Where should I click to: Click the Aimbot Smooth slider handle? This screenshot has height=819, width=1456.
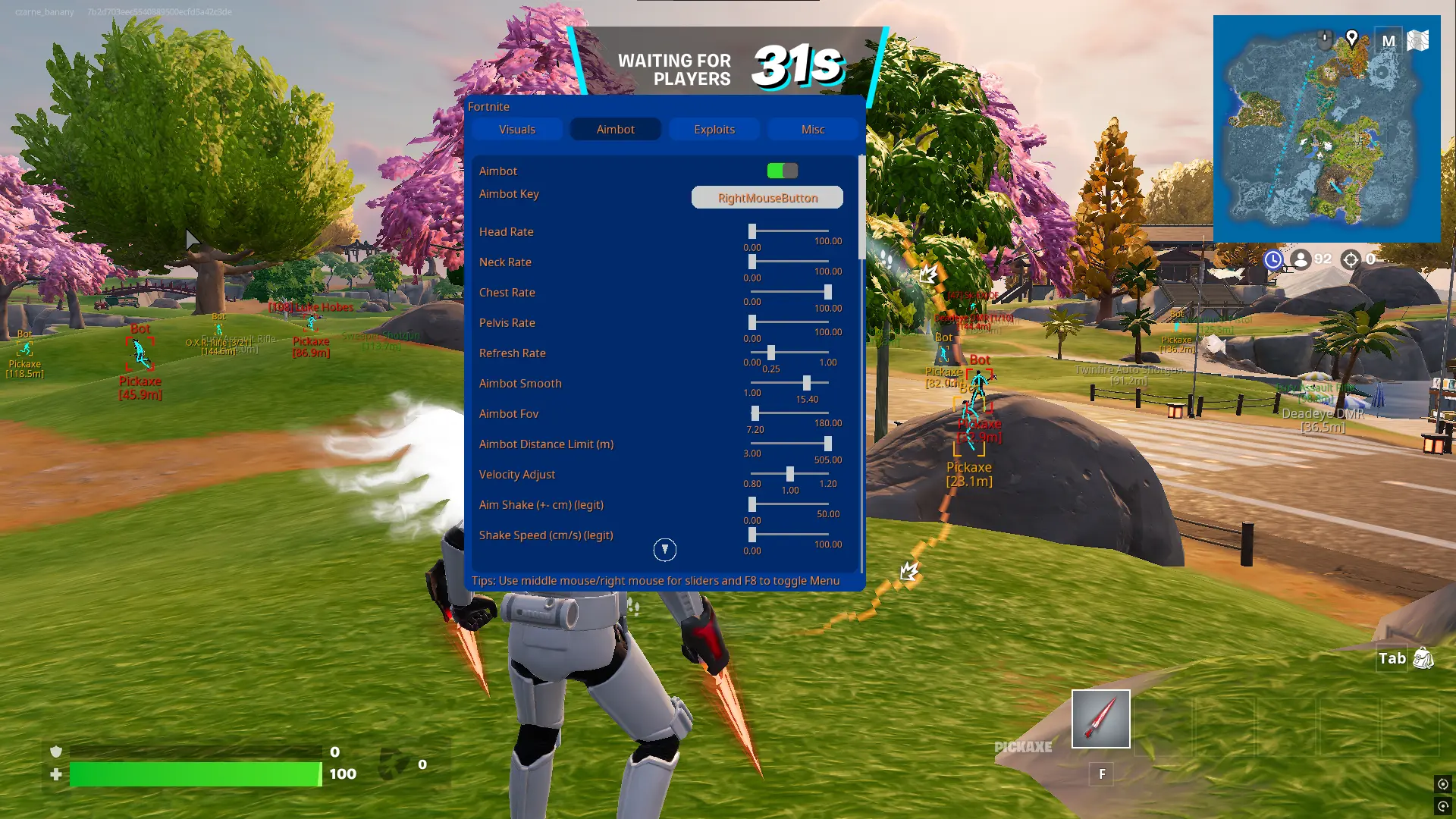point(807,383)
